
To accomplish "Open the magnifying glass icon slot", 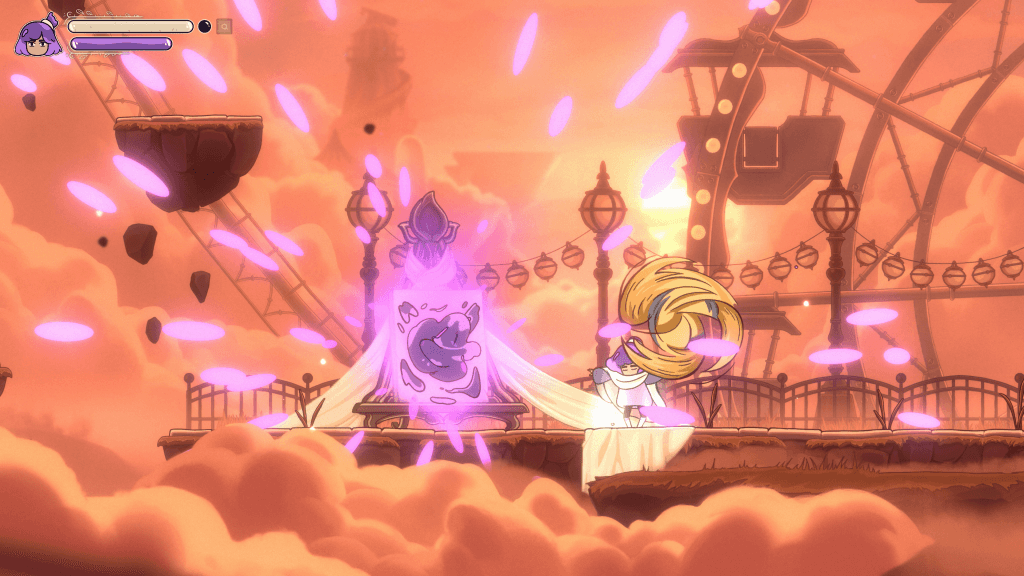I will (x=224, y=26).
